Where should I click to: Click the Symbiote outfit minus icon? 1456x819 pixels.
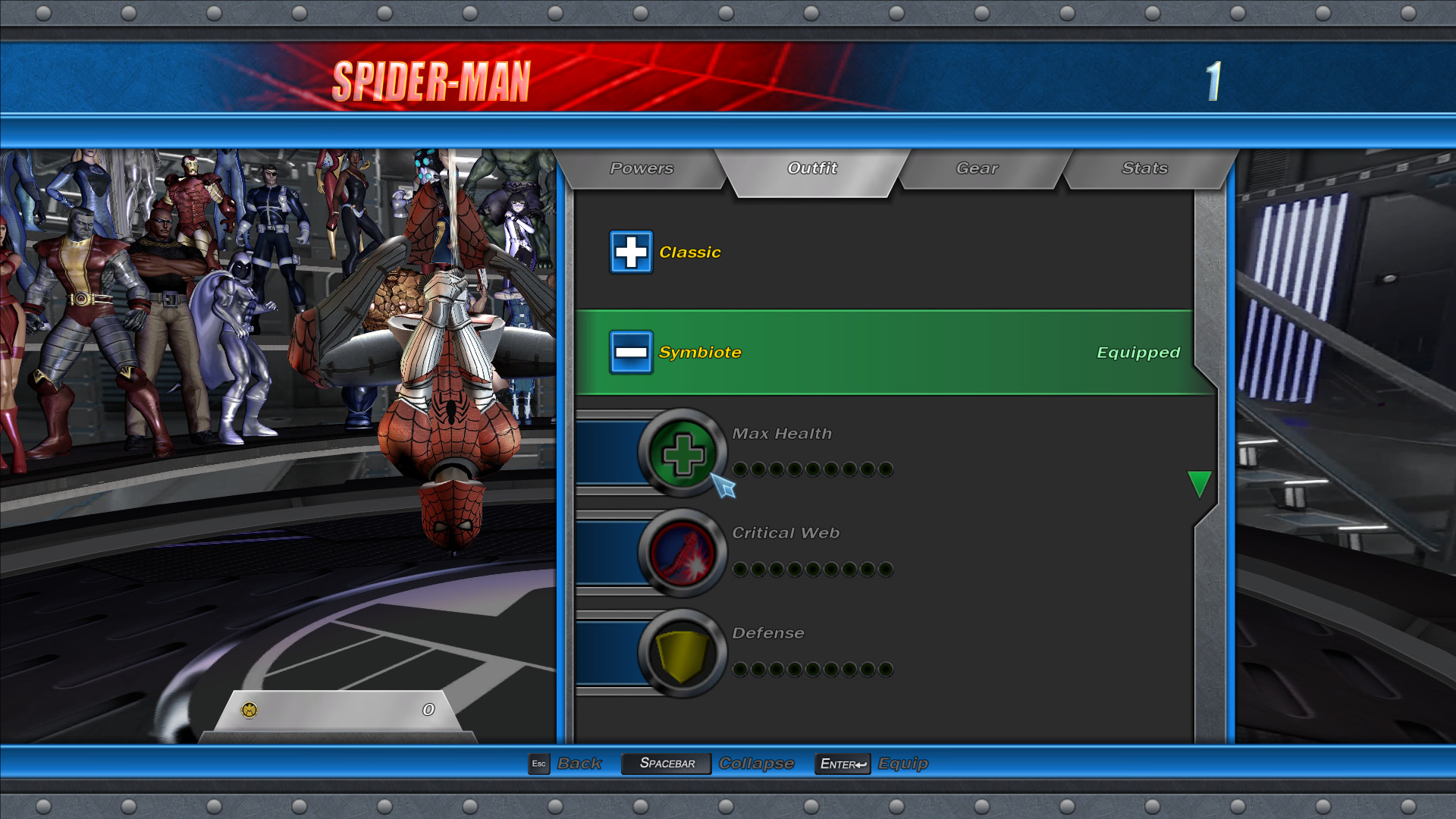point(630,352)
